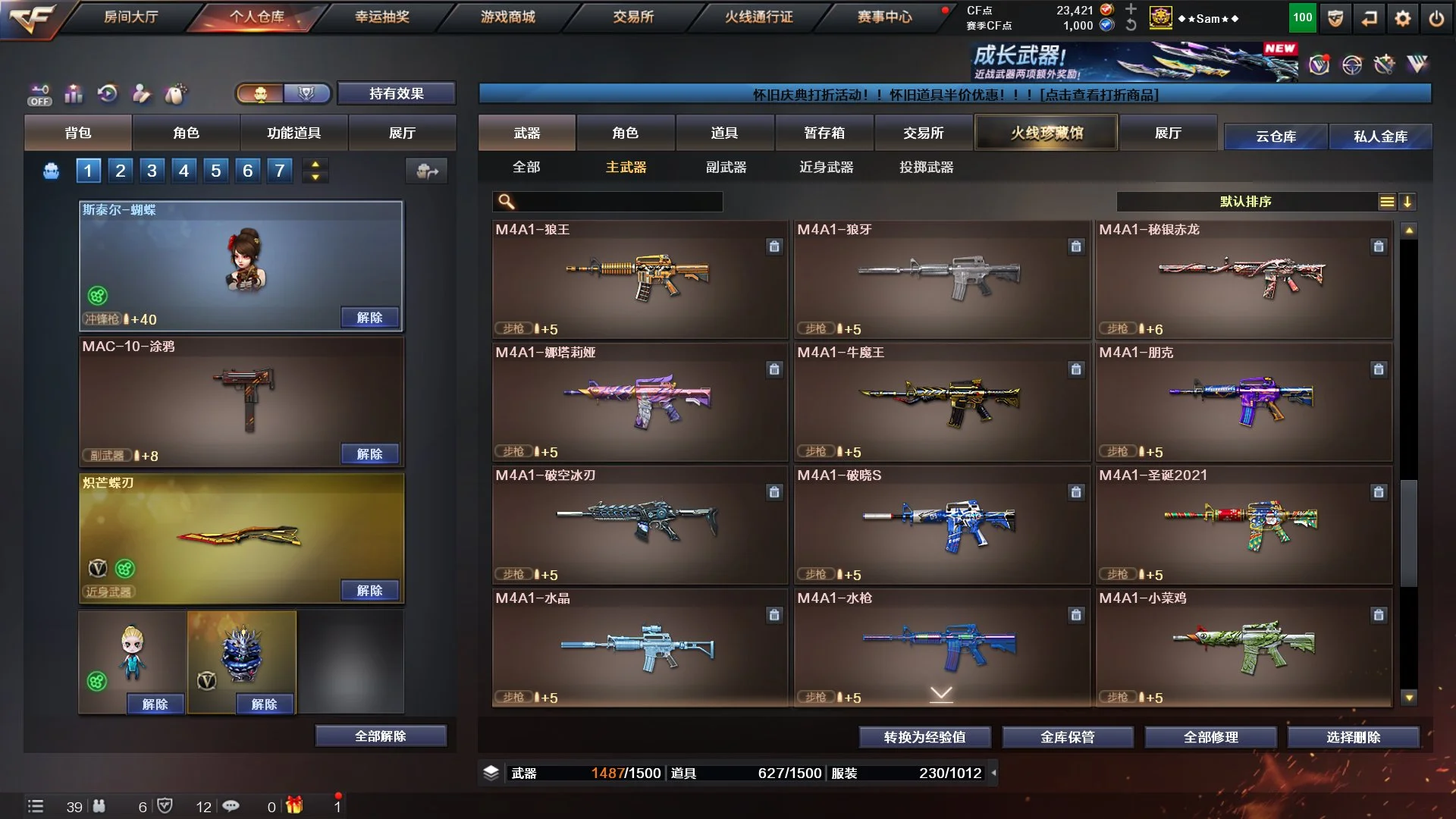Go to the 游戏商城 shop

pyautogui.click(x=507, y=17)
